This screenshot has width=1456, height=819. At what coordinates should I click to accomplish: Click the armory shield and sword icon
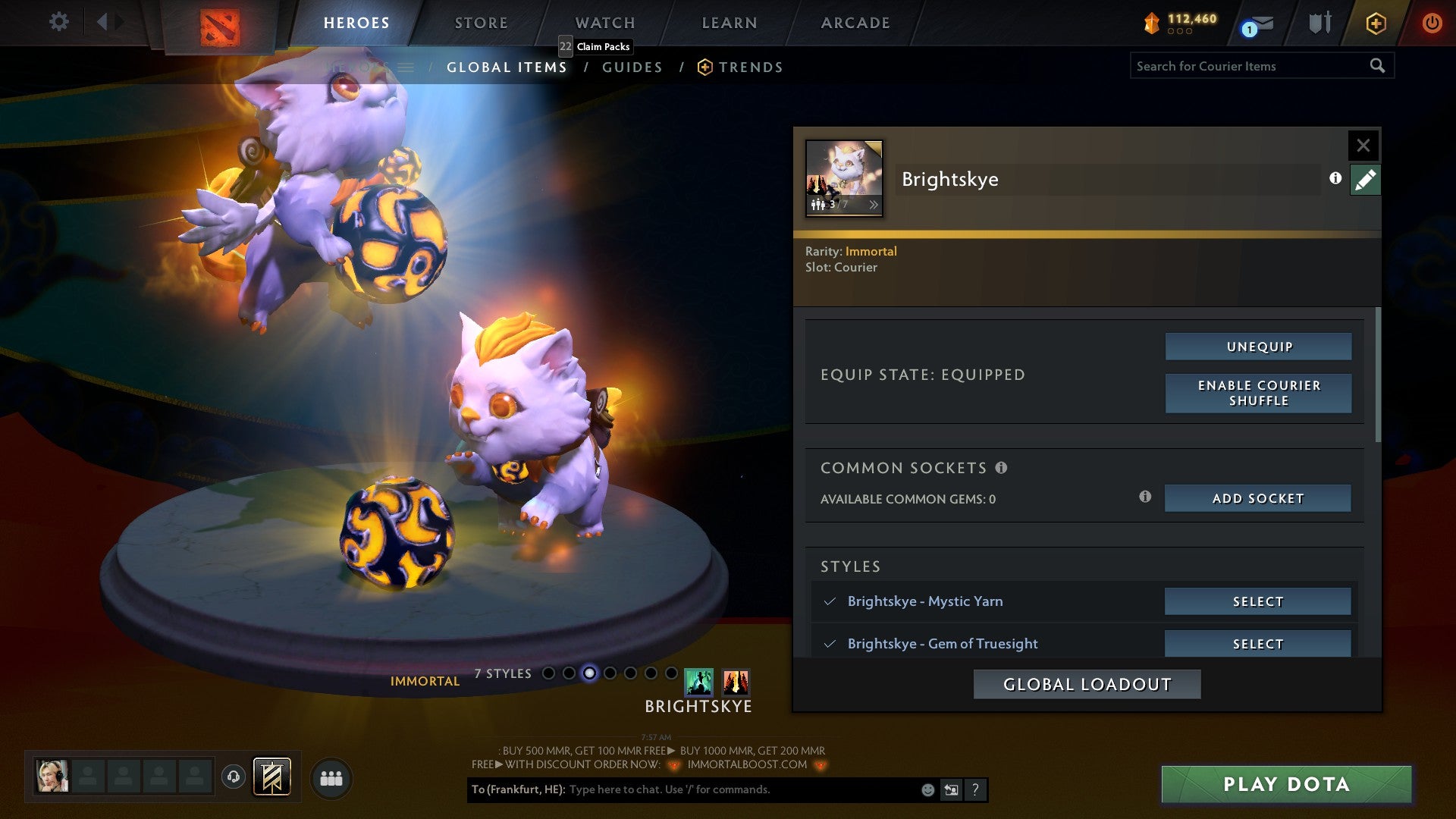click(1319, 23)
